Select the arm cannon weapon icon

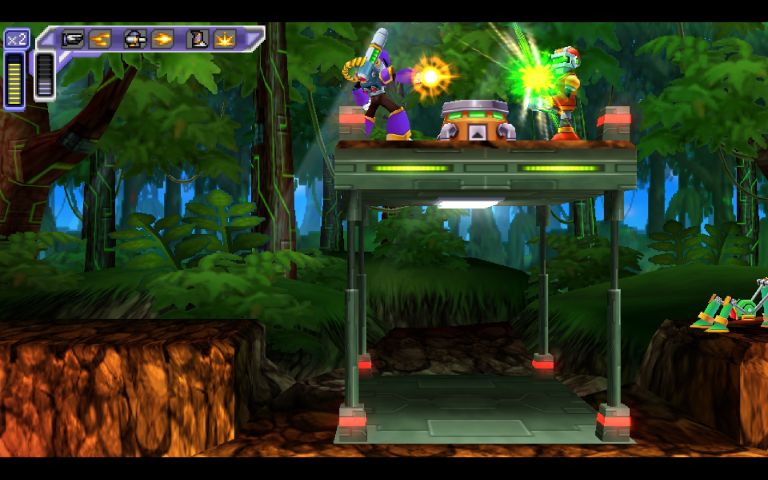click(x=73, y=39)
